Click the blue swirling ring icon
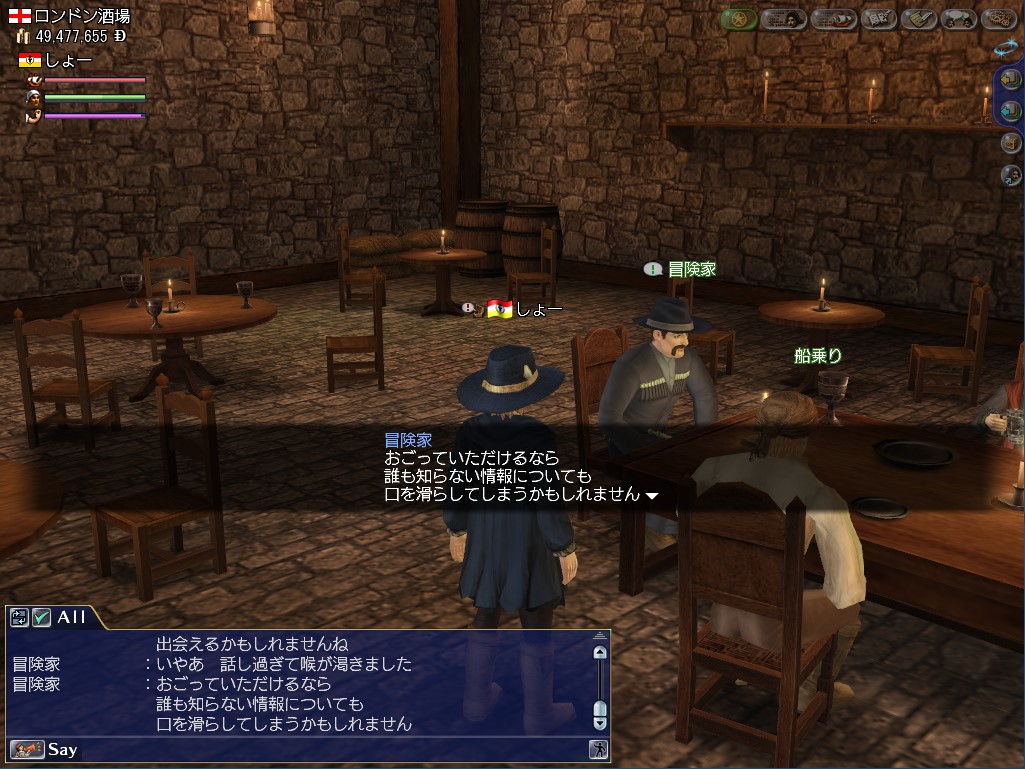The height and width of the screenshot is (769, 1025). (1005, 47)
